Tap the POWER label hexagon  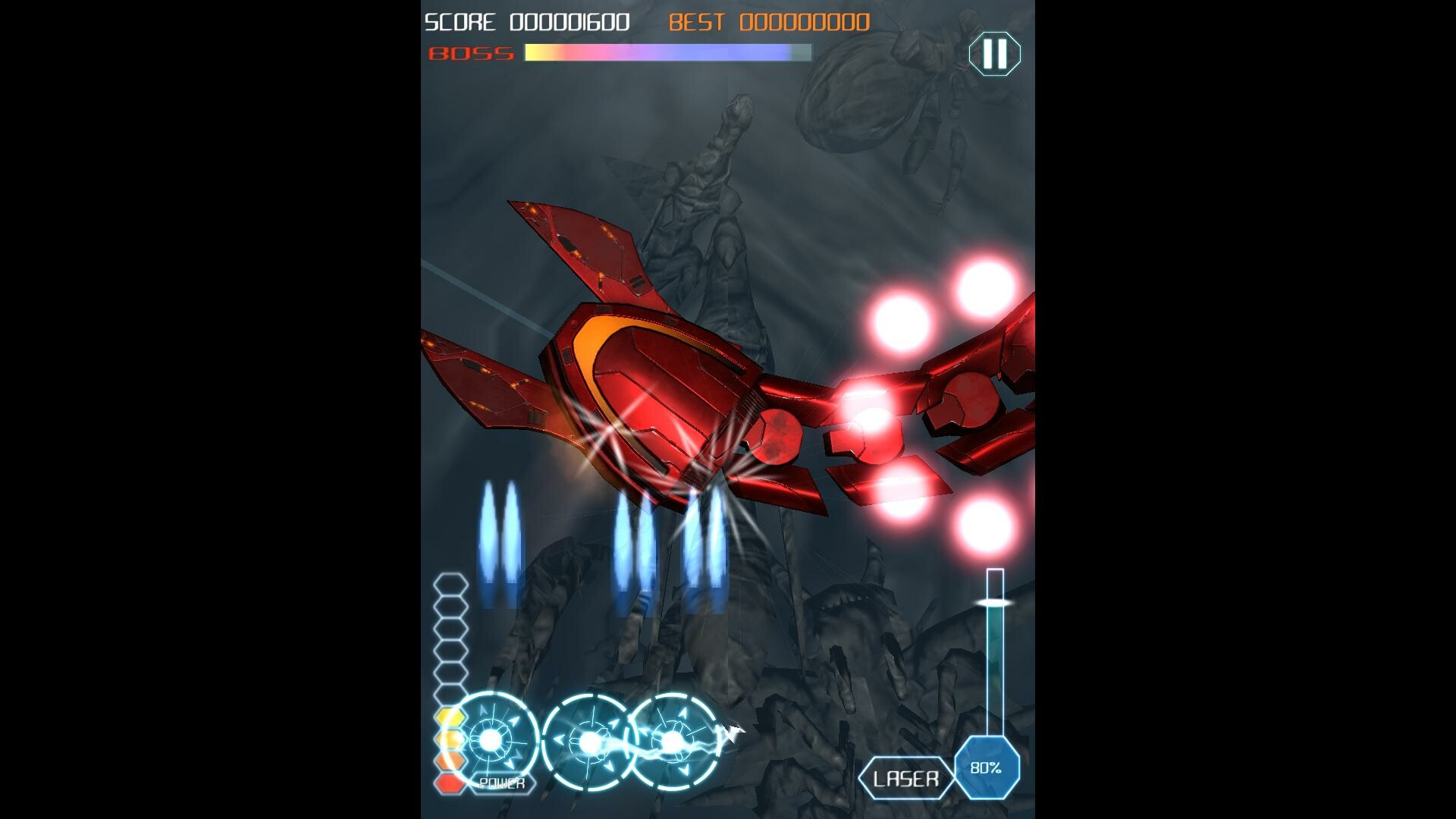point(502,783)
